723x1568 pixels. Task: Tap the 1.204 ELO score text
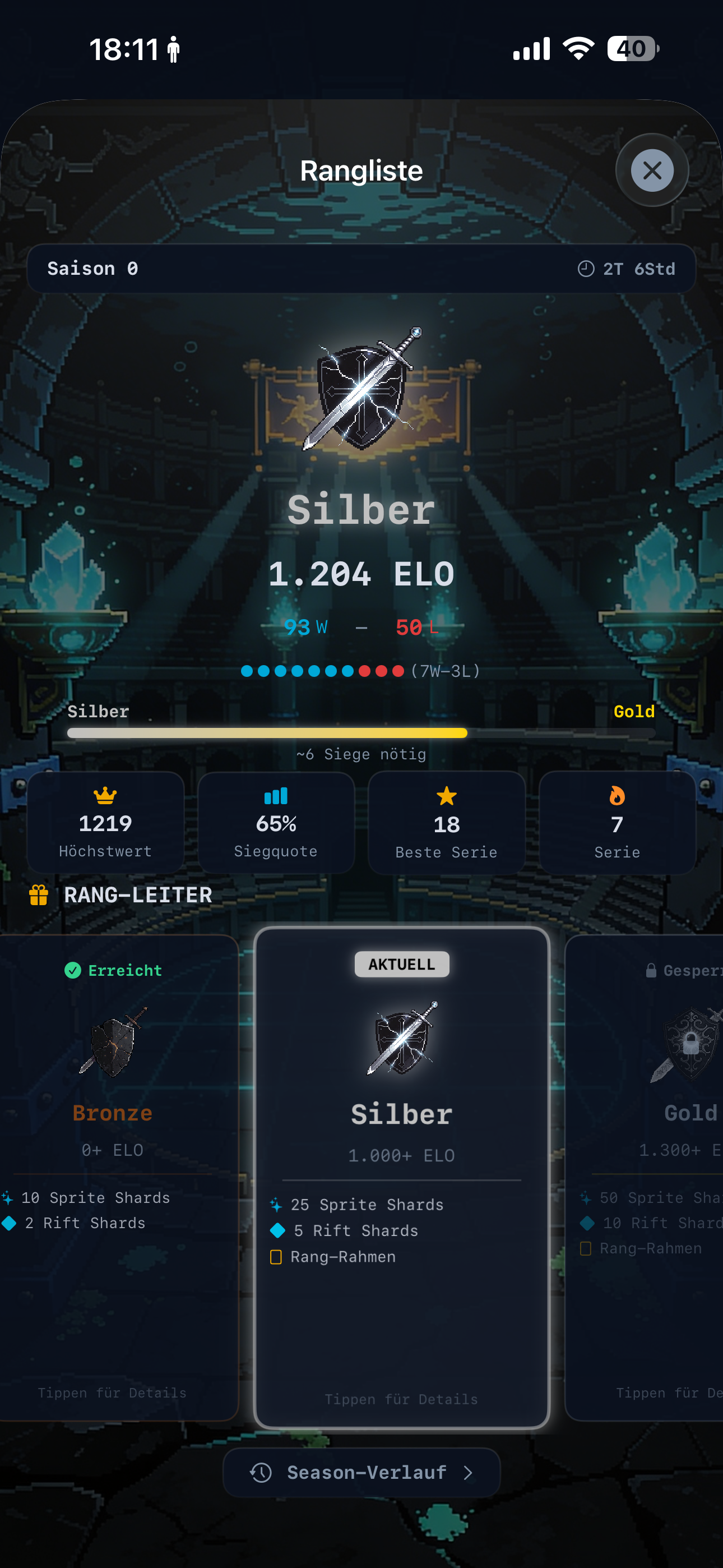361,573
